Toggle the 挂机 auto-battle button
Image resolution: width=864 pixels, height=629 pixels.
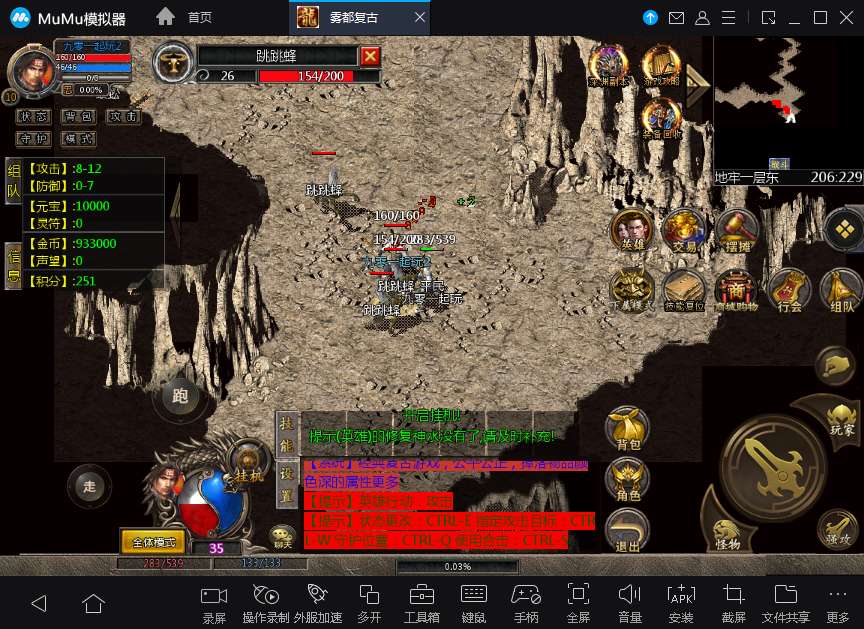point(246,461)
